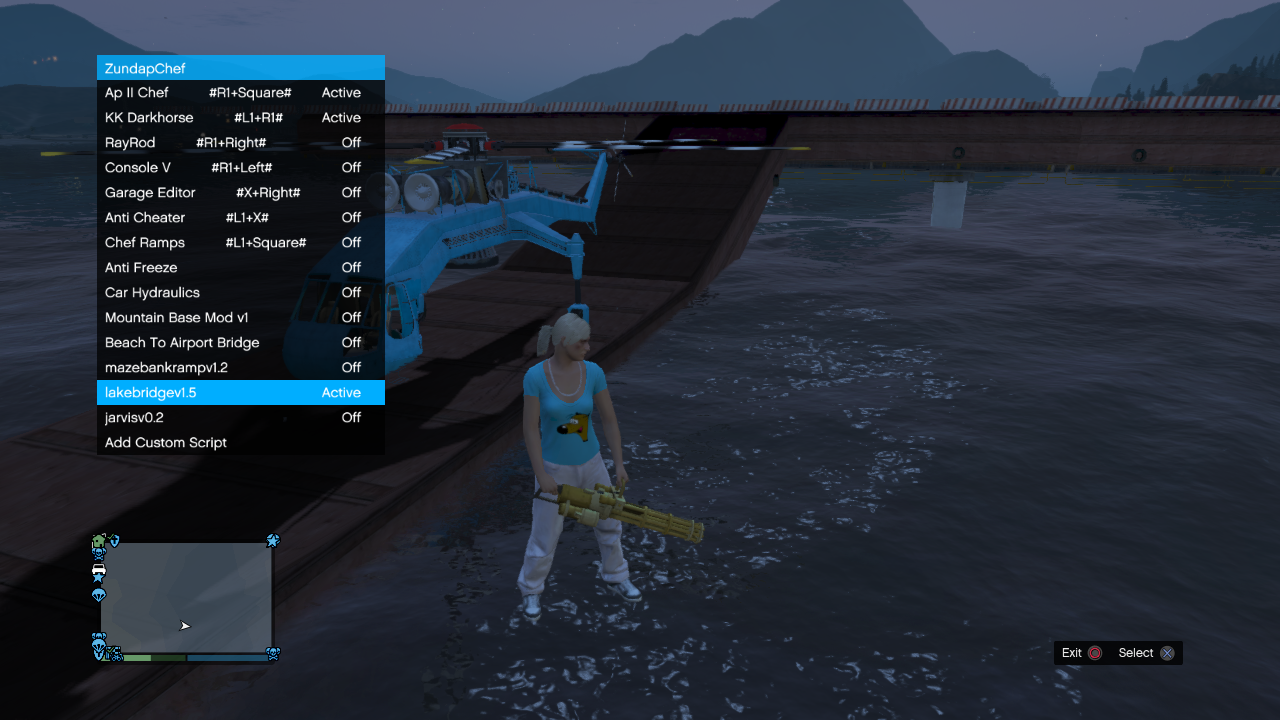Image resolution: width=1280 pixels, height=720 pixels.
Task: Deactivate the lakebridgev1.5 mod
Action: pyautogui.click(x=240, y=392)
